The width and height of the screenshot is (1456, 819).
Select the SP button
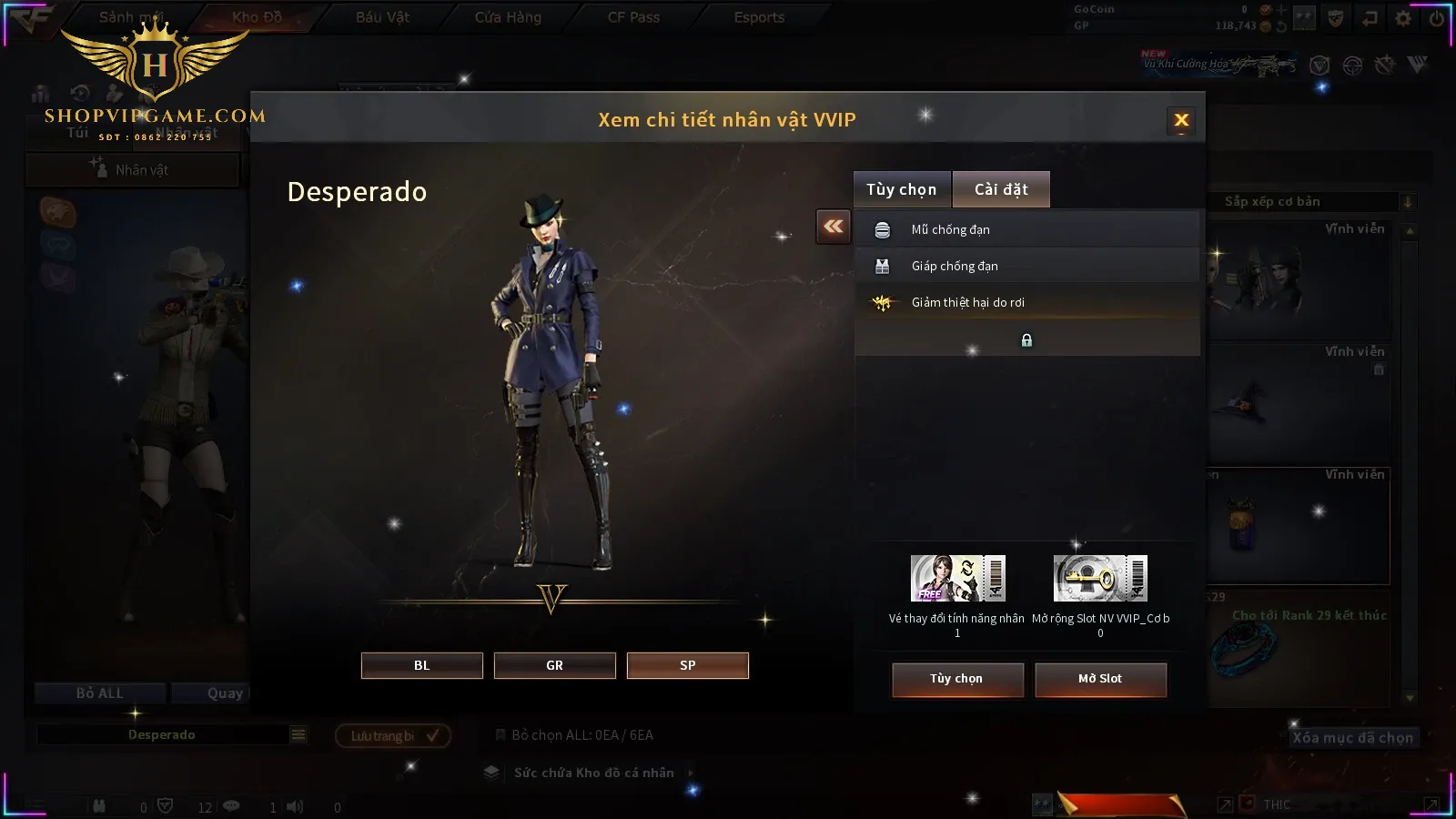pyautogui.click(x=687, y=665)
